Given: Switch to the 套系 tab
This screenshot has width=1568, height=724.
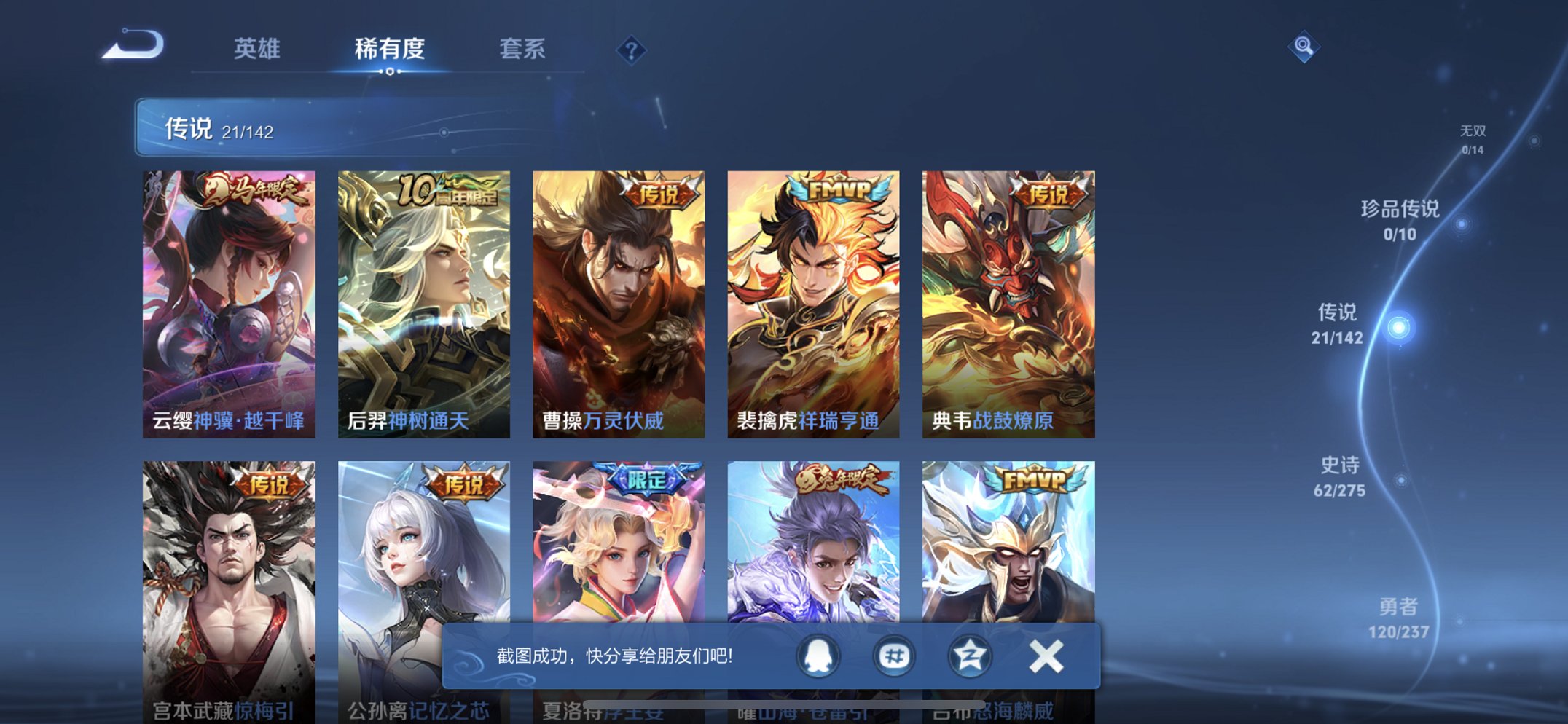Looking at the screenshot, I should click(522, 50).
